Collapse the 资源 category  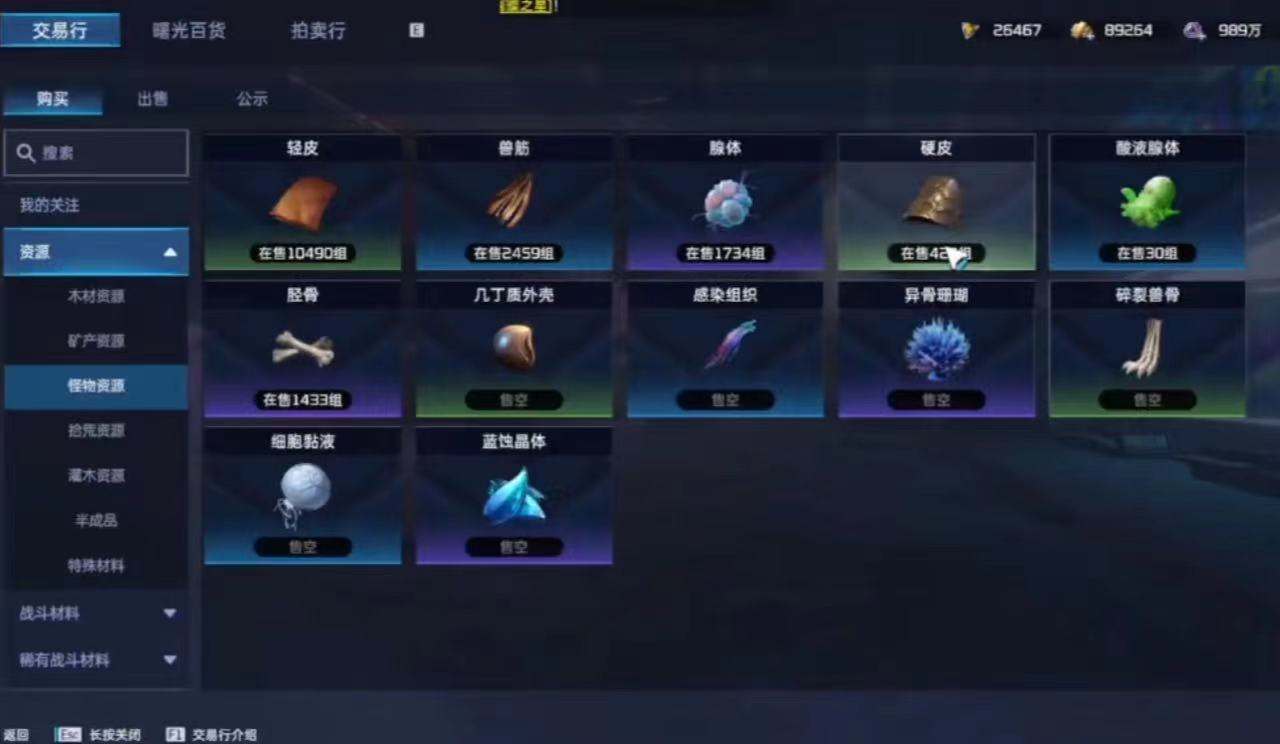(x=169, y=252)
